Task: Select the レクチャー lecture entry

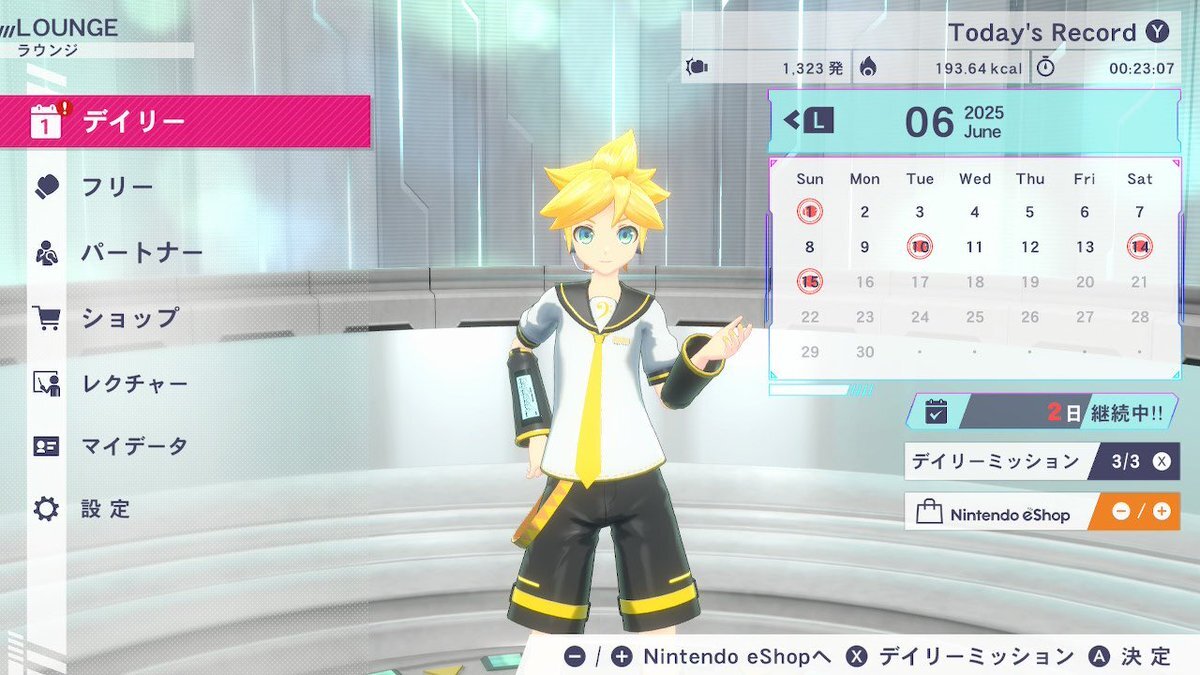Action: [x=134, y=383]
